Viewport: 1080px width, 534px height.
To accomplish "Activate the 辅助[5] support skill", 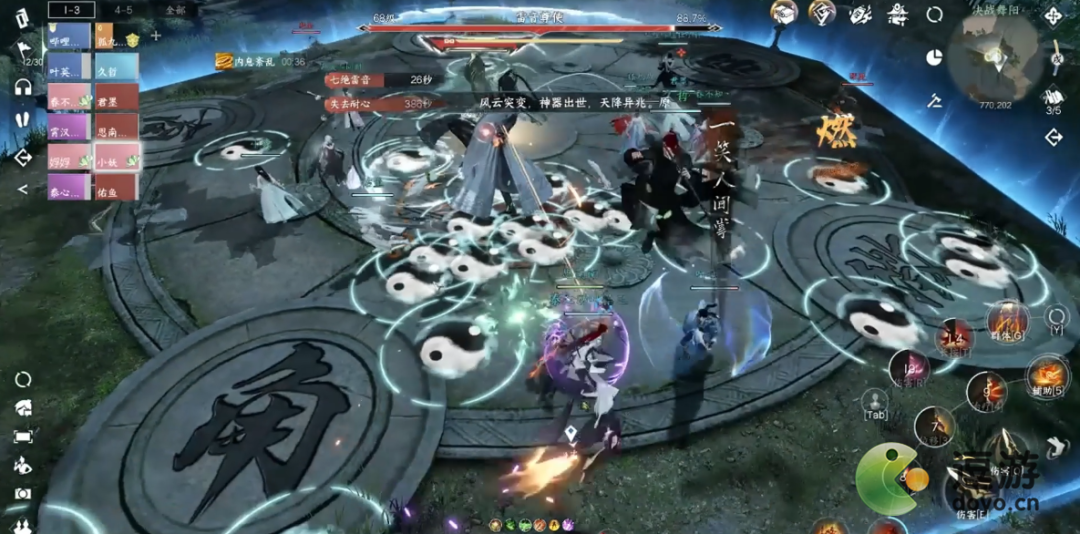I will pos(1046,374).
